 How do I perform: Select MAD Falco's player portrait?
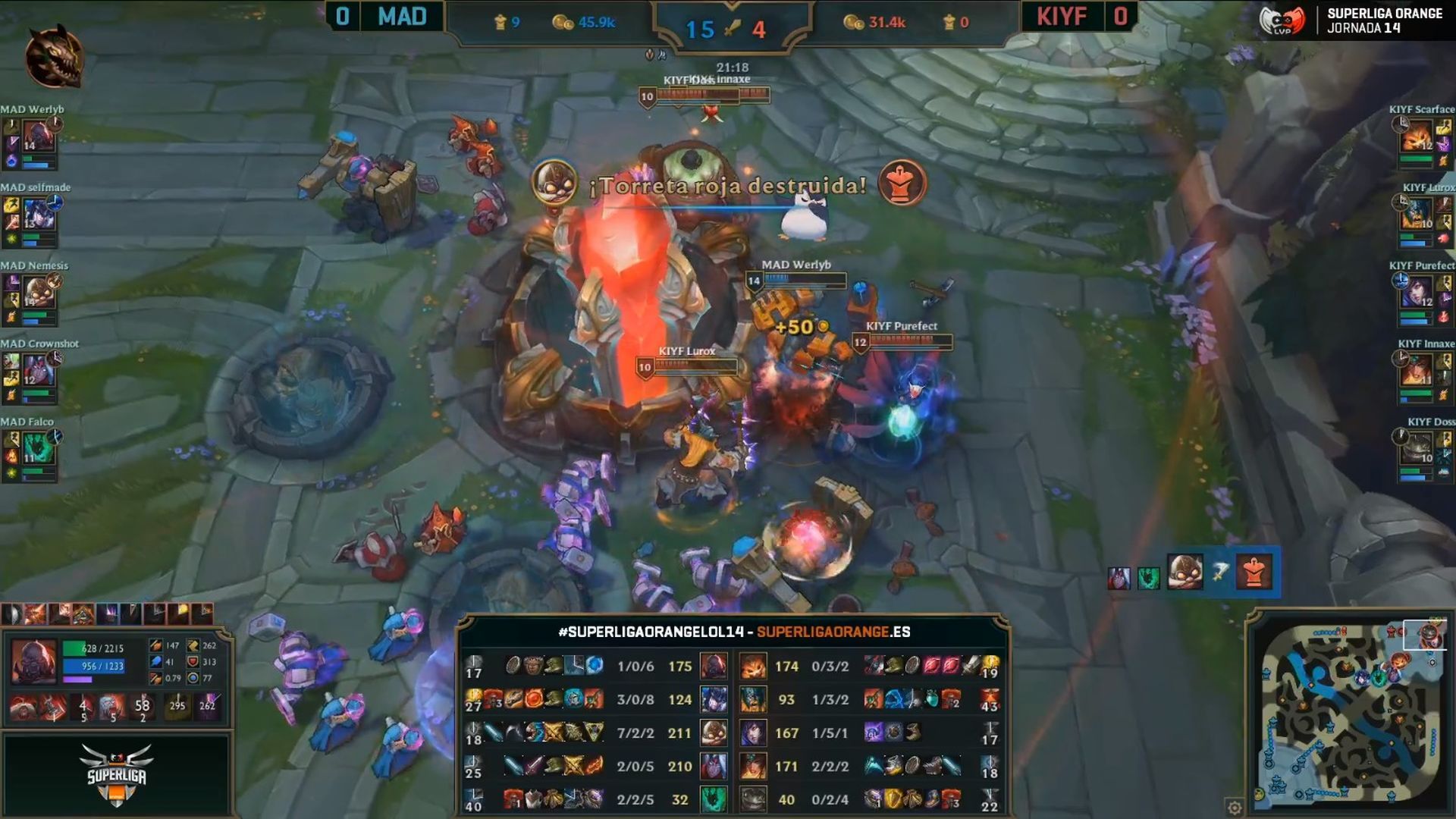coord(37,449)
